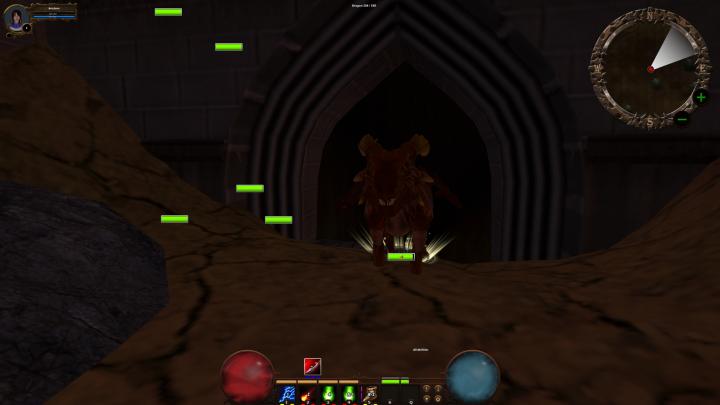Select the red sword skill icon
This screenshot has height=405, width=720.
tap(313, 366)
